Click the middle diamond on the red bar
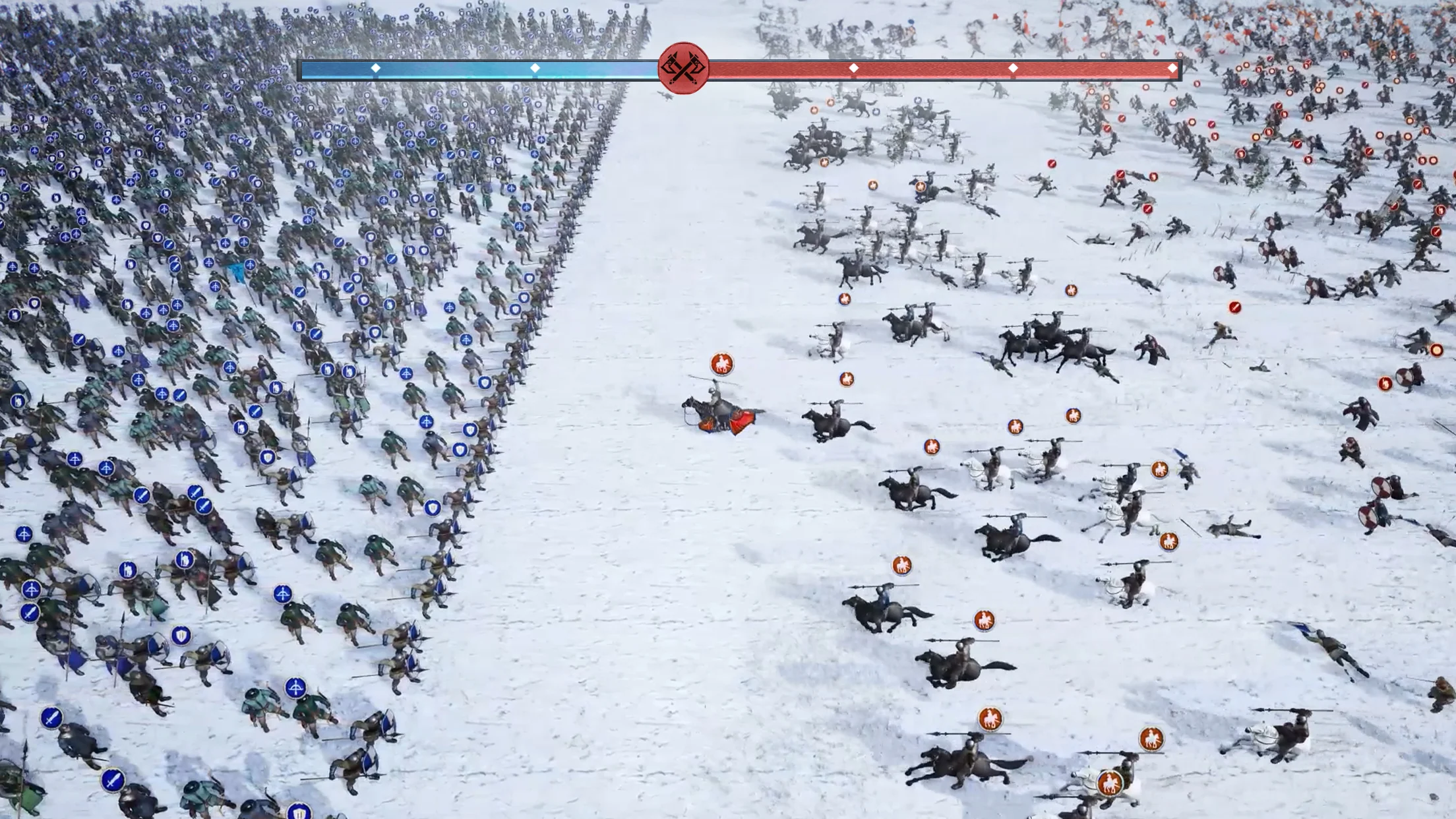Image resolution: width=1456 pixels, height=819 pixels. 1012,67
